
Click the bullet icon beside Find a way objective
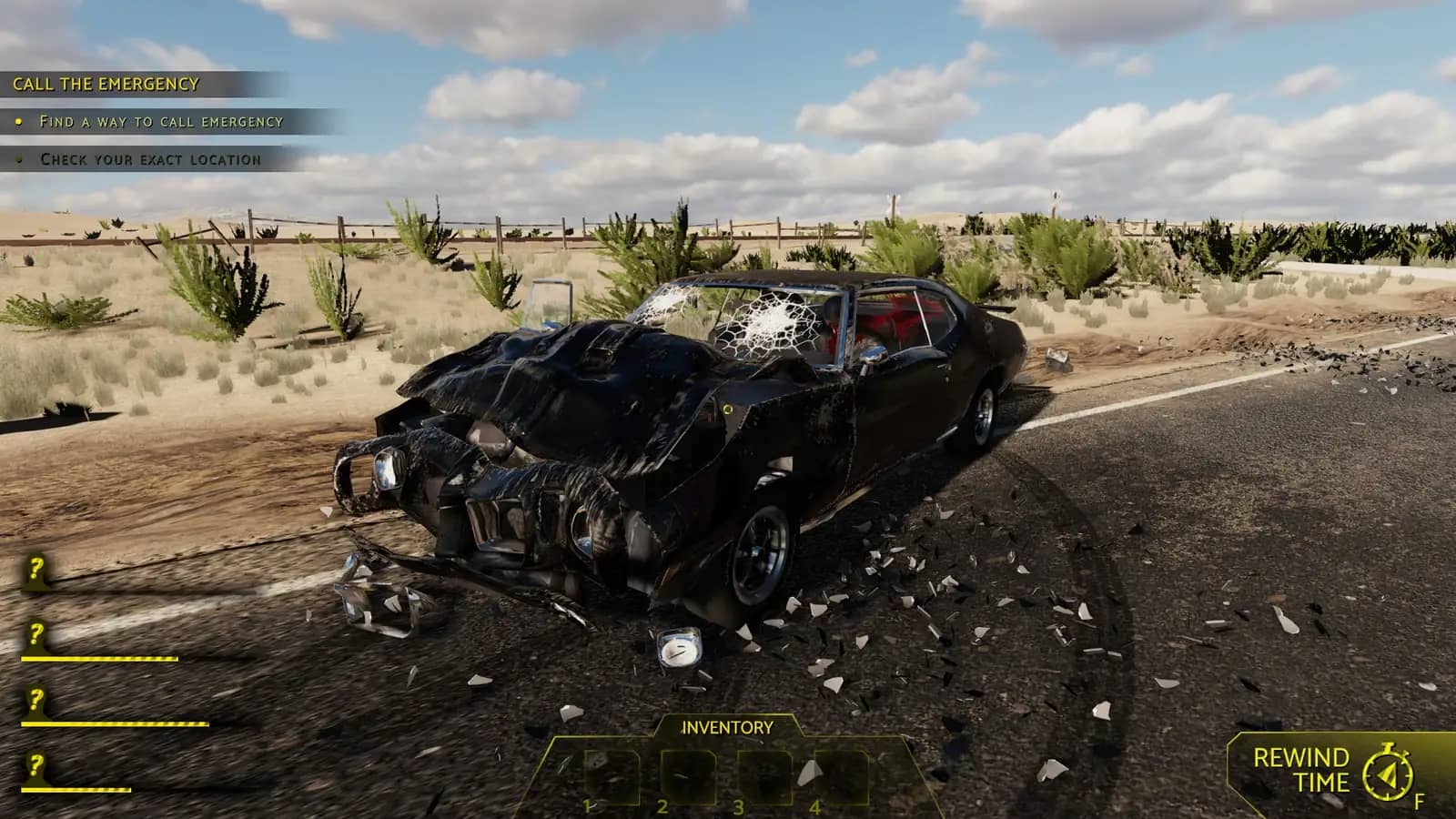(20, 119)
